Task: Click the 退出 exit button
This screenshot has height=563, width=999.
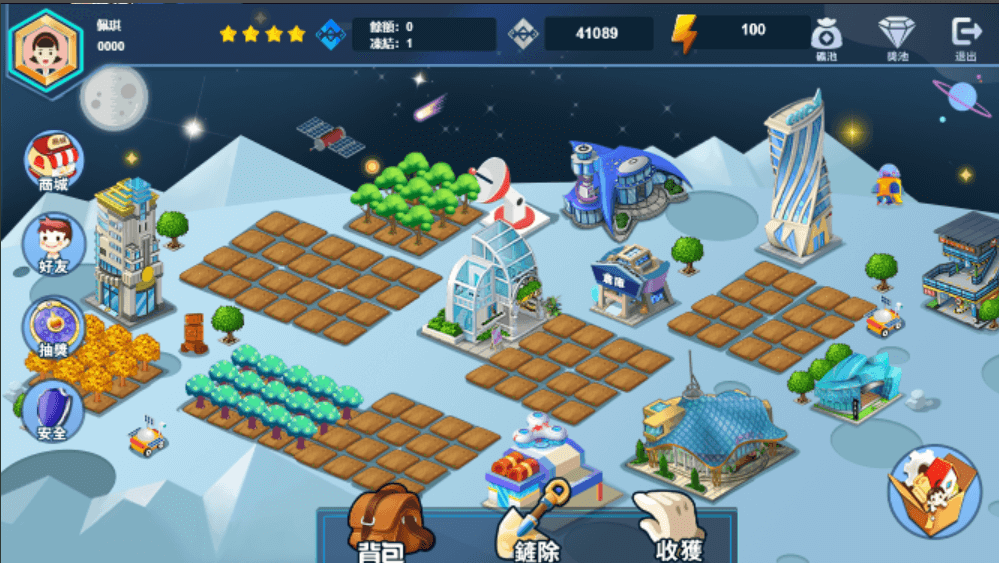Action: (x=966, y=38)
